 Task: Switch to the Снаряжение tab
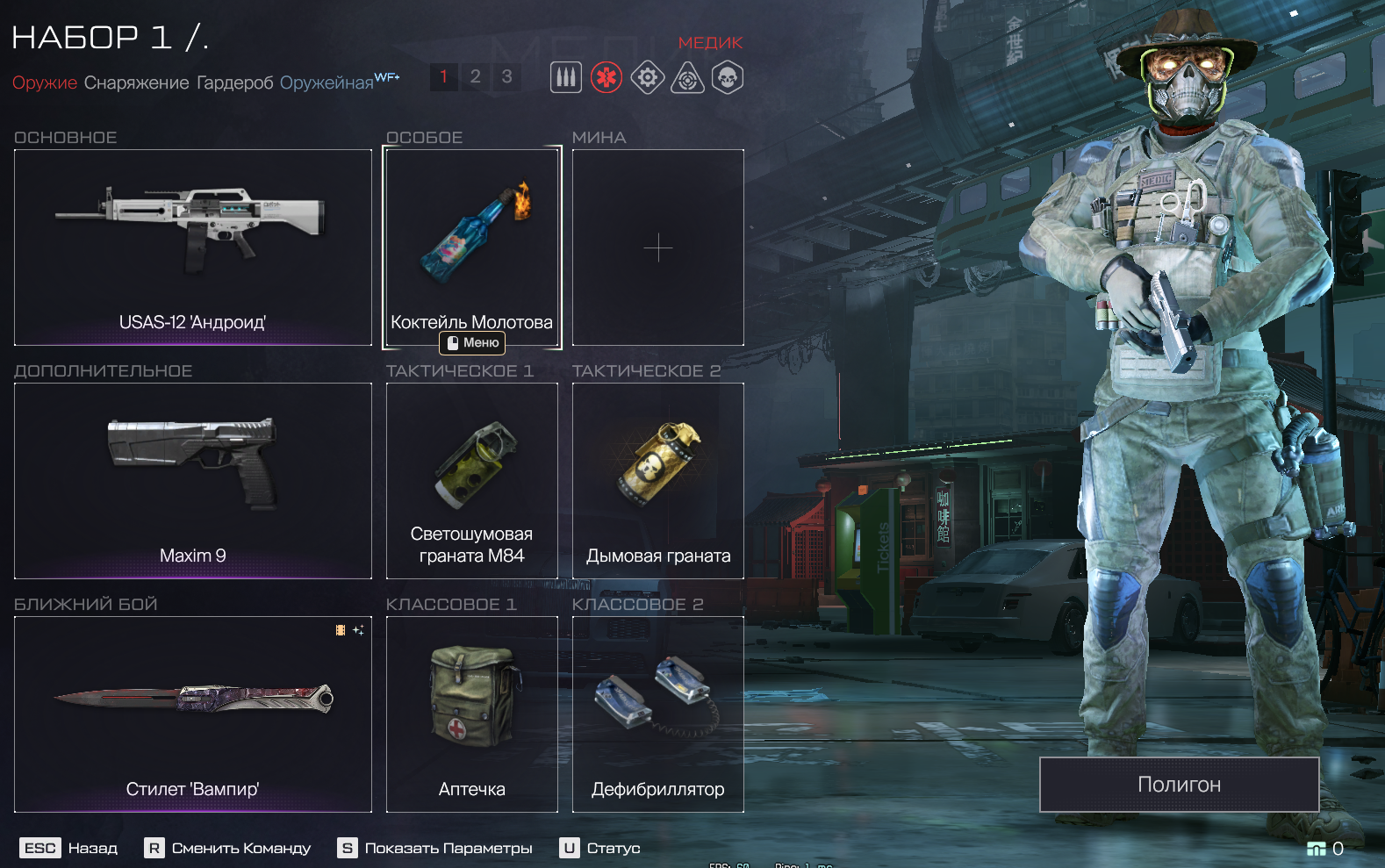click(136, 83)
